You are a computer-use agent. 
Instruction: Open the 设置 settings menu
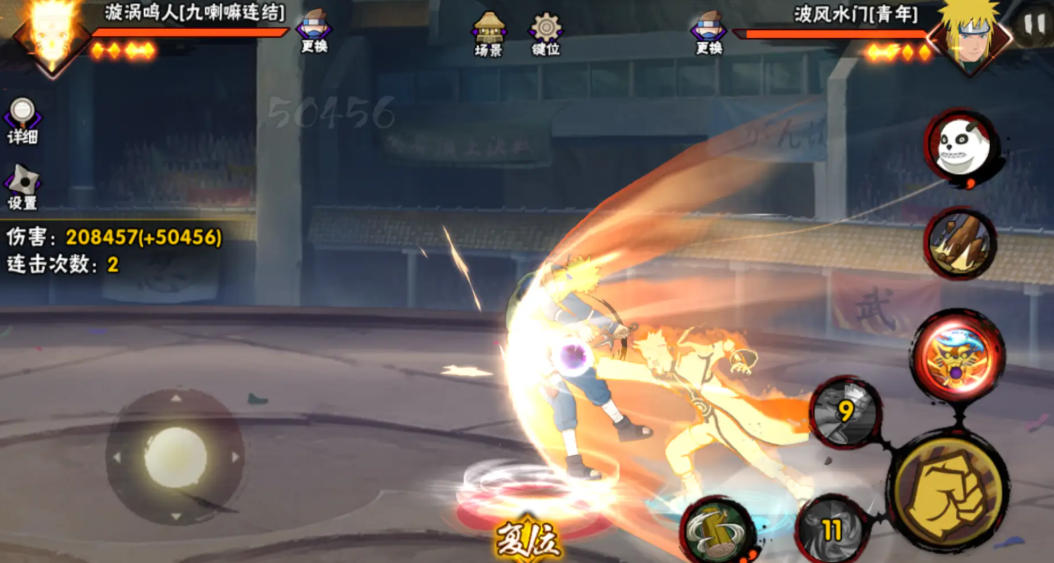(x=22, y=187)
